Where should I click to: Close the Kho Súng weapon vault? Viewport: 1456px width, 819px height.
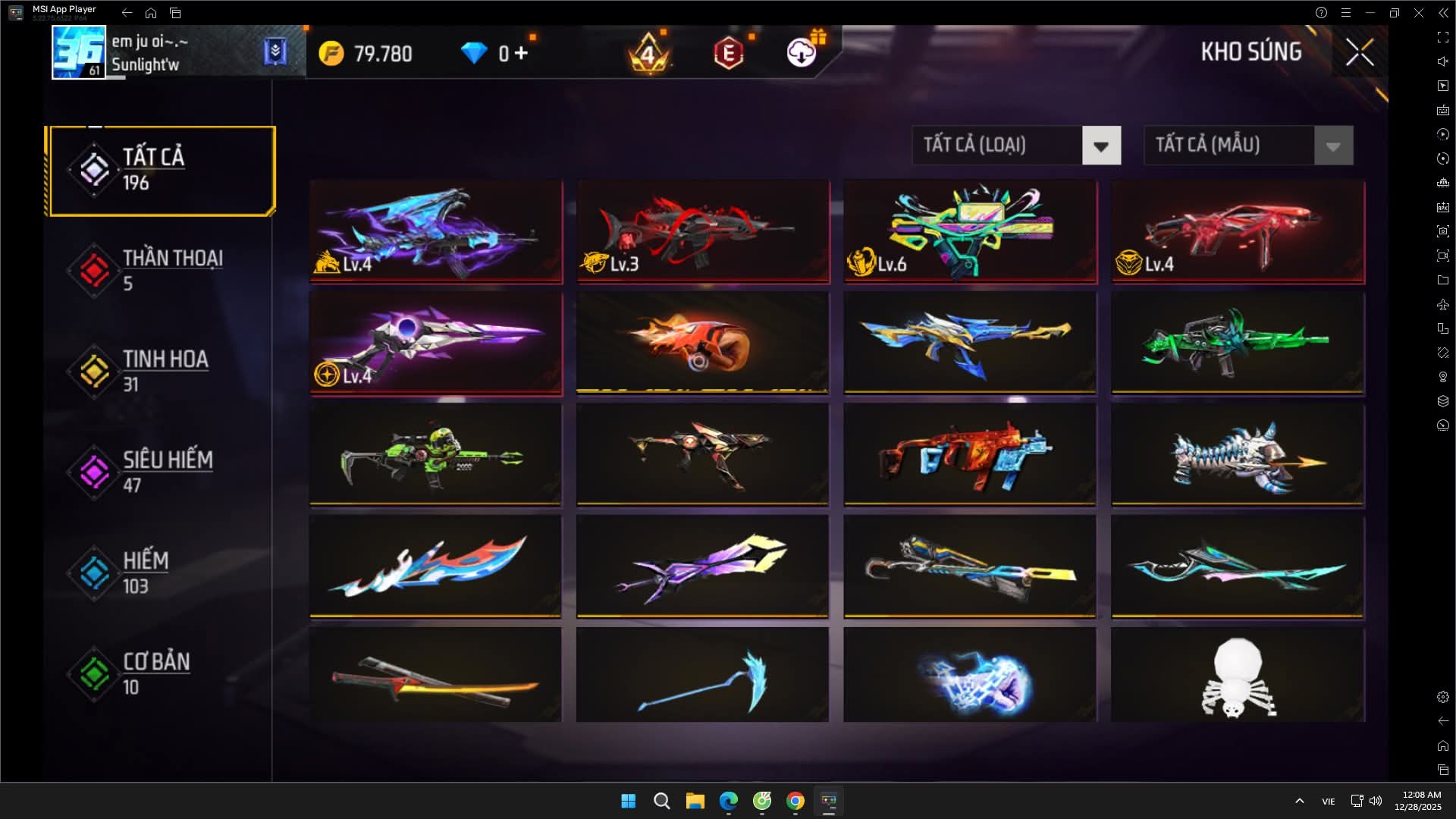(1359, 52)
